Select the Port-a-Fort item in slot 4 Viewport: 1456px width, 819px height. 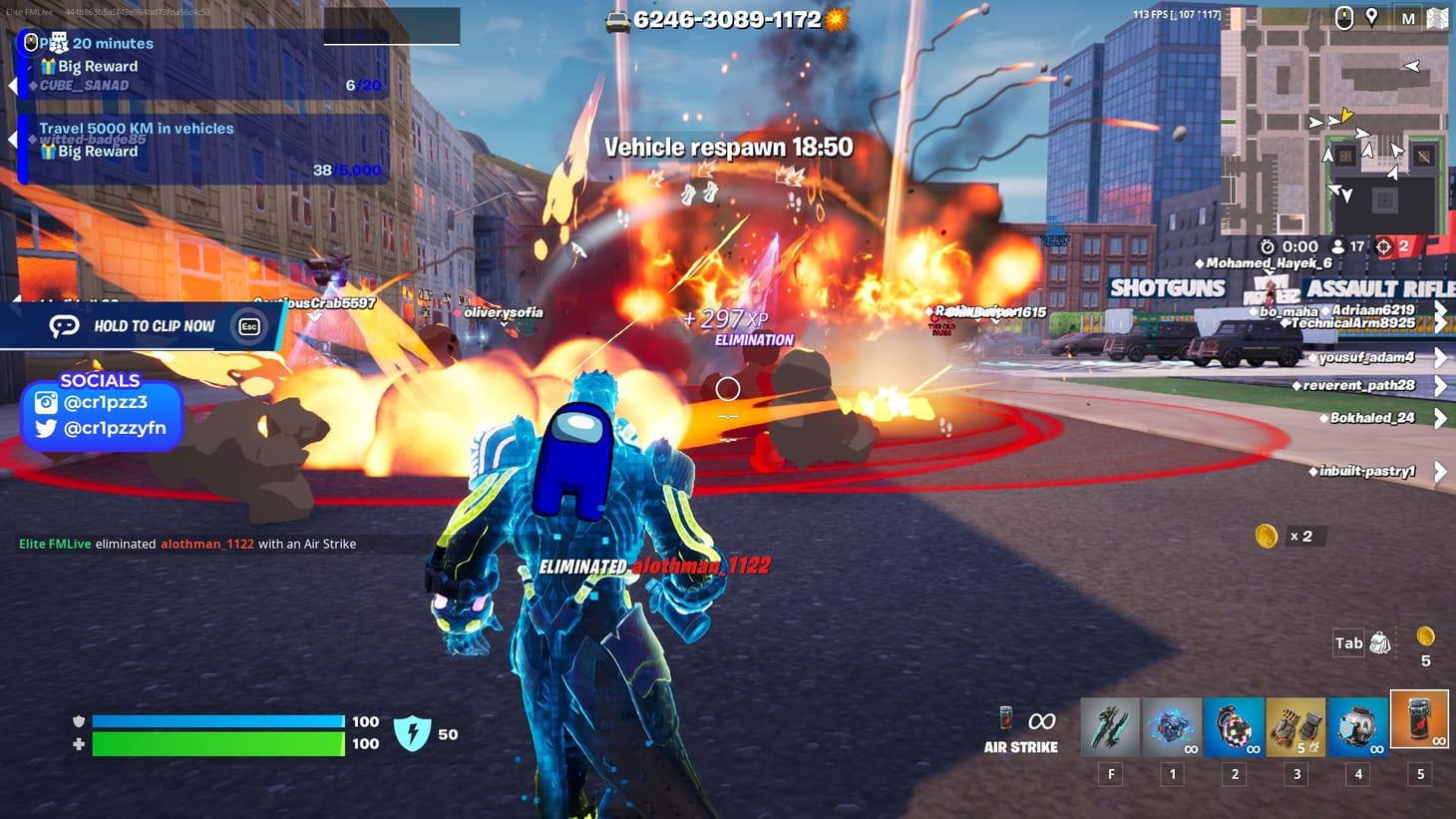click(1357, 728)
